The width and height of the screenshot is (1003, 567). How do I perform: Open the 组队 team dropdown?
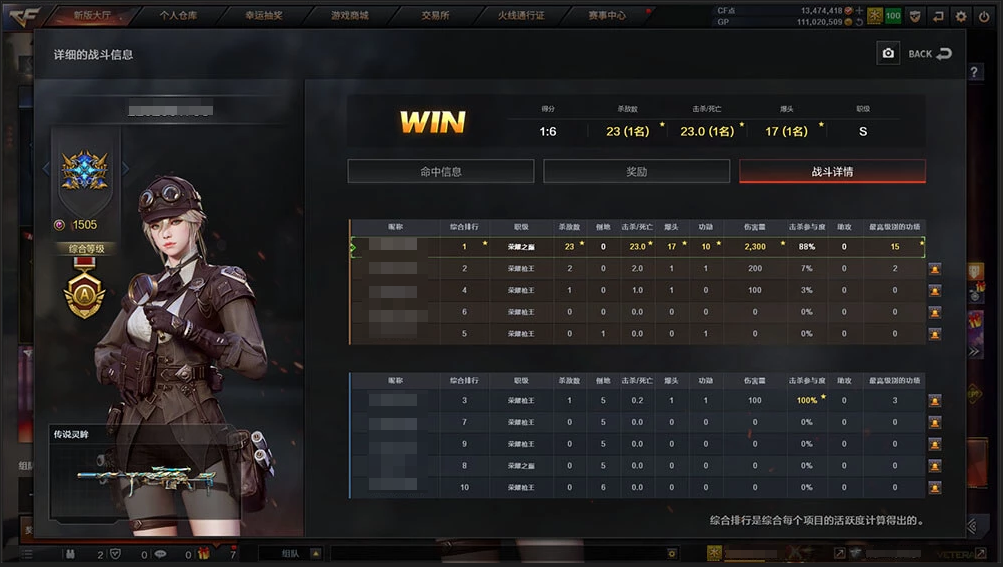(x=314, y=552)
